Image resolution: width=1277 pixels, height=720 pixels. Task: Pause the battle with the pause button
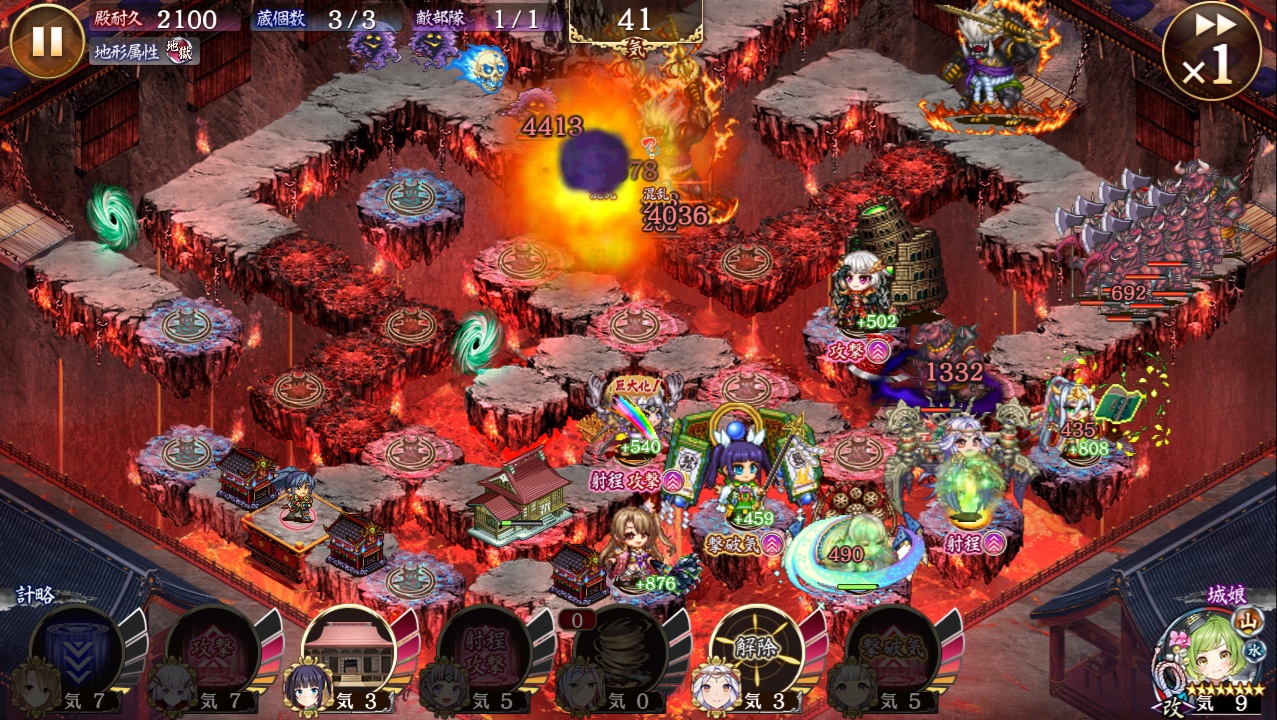point(46,42)
